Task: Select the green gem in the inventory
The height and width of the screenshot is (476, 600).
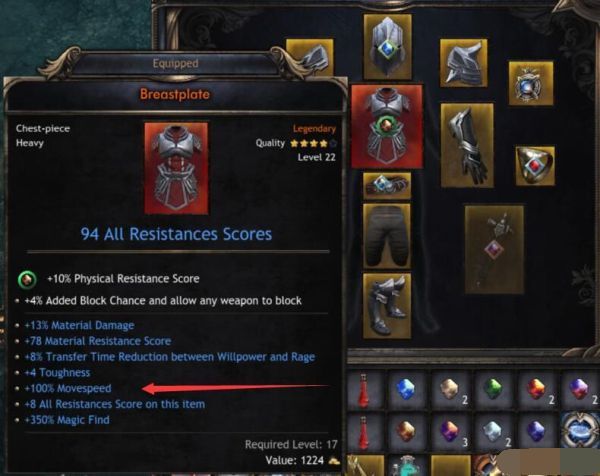Action: click(491, 389)
